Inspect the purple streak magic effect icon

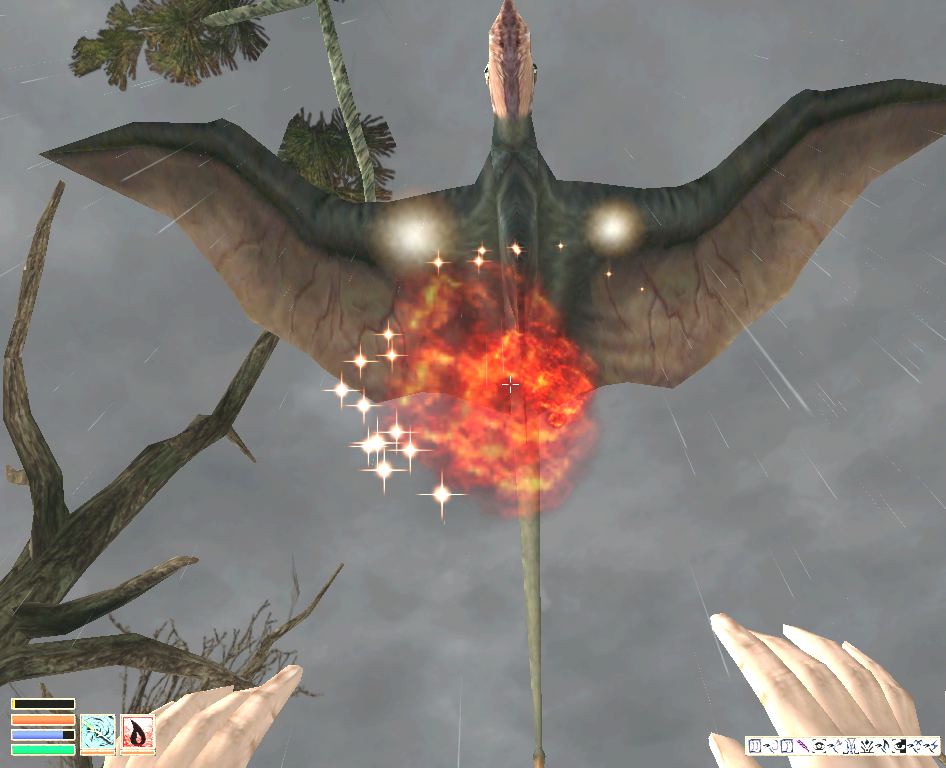[x=803, y=746]
